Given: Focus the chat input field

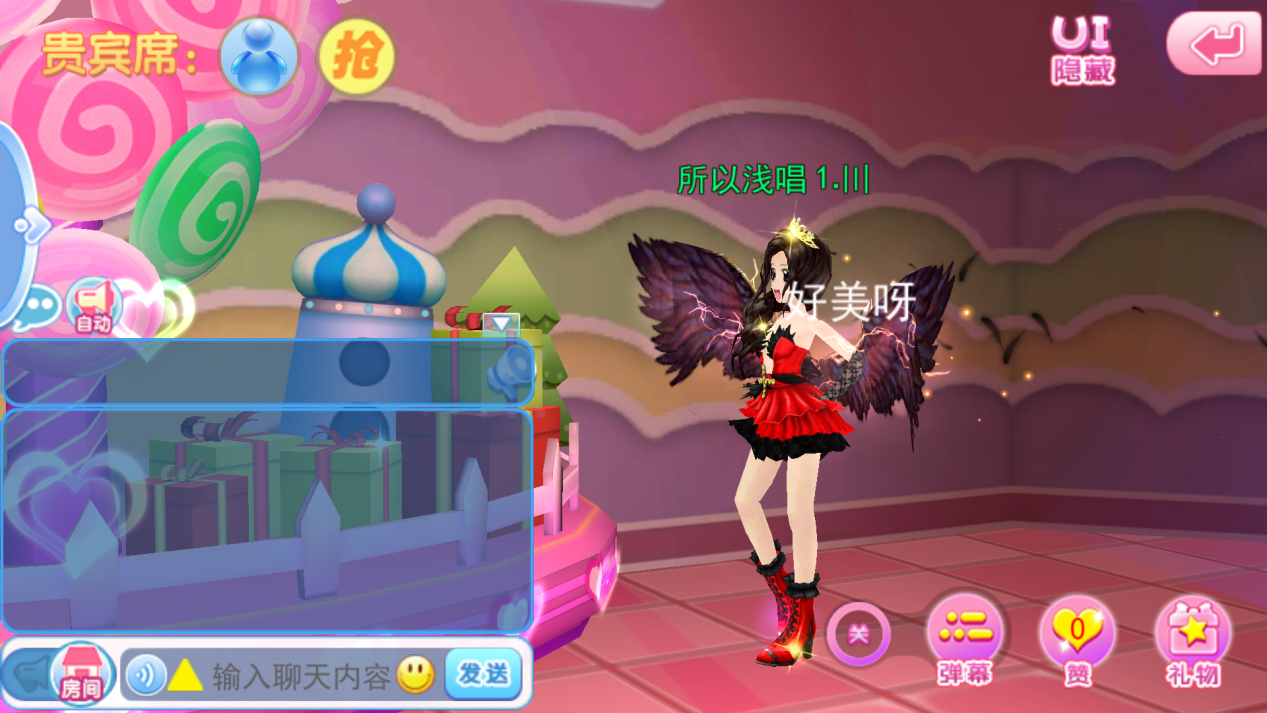Looking at the screenshot, I should click(x=300, y=676).
